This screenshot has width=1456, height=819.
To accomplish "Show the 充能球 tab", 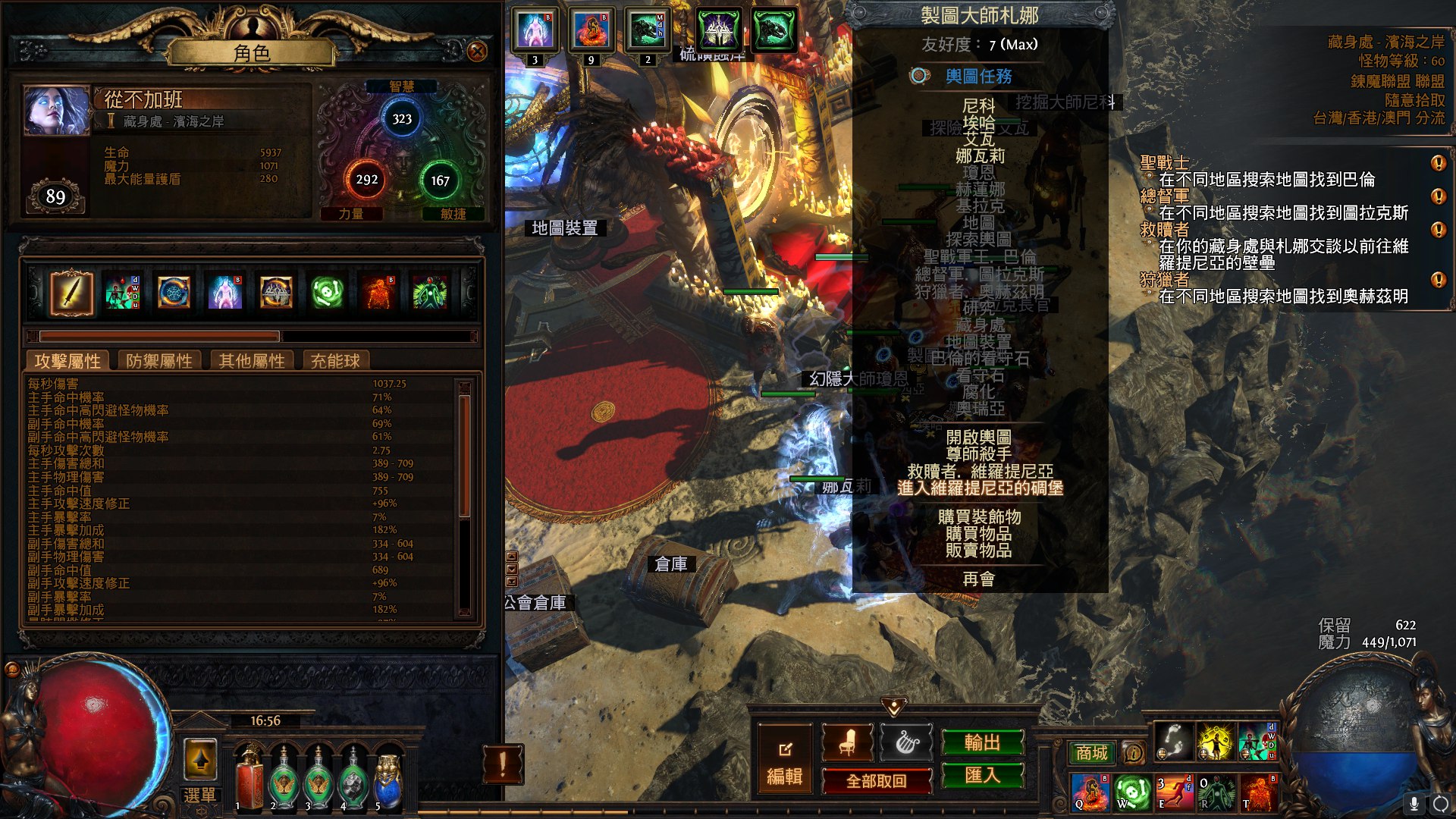I will click(x=335, y=361).
